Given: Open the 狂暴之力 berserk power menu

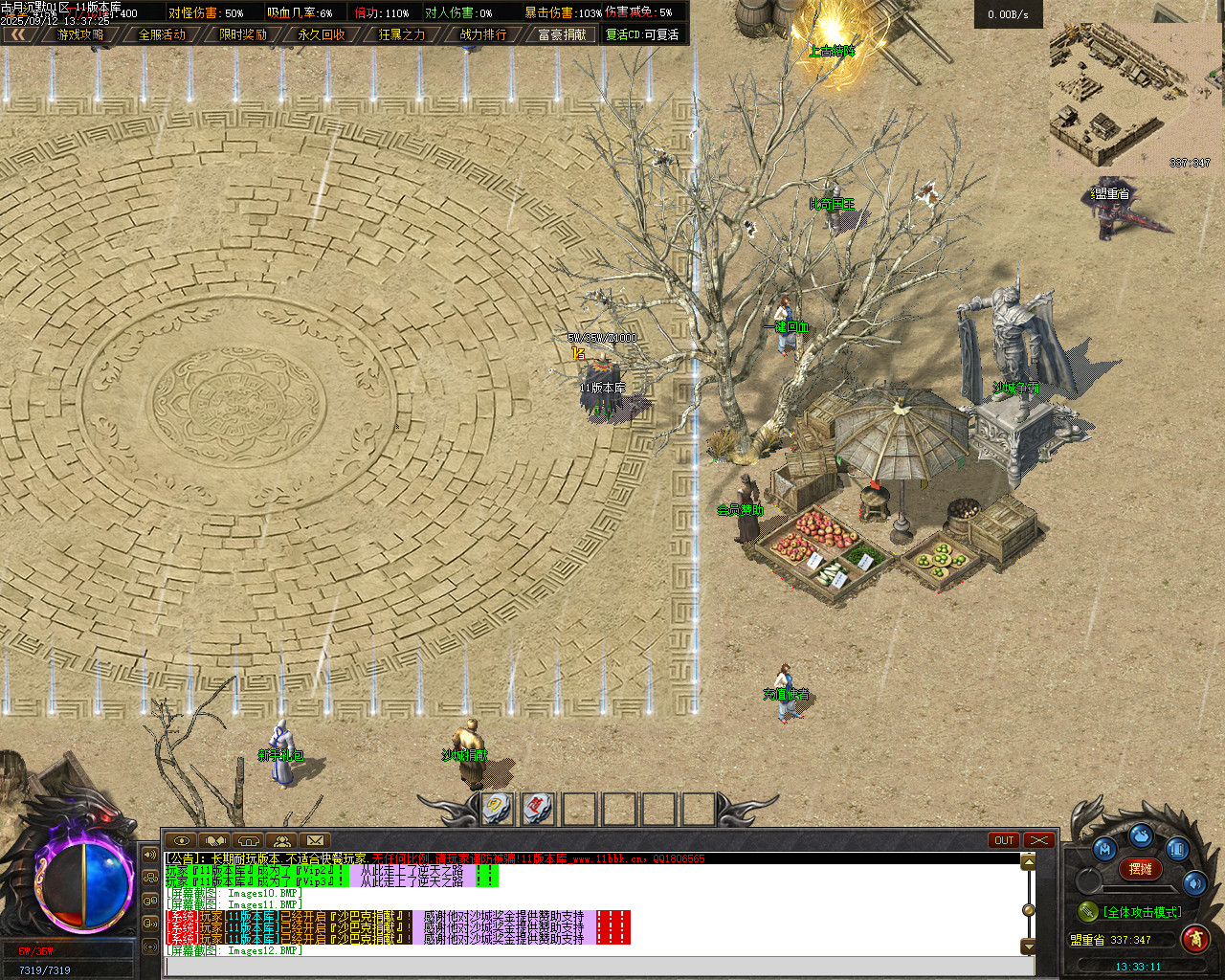Looking at the screenshot, I should (402, 34).
